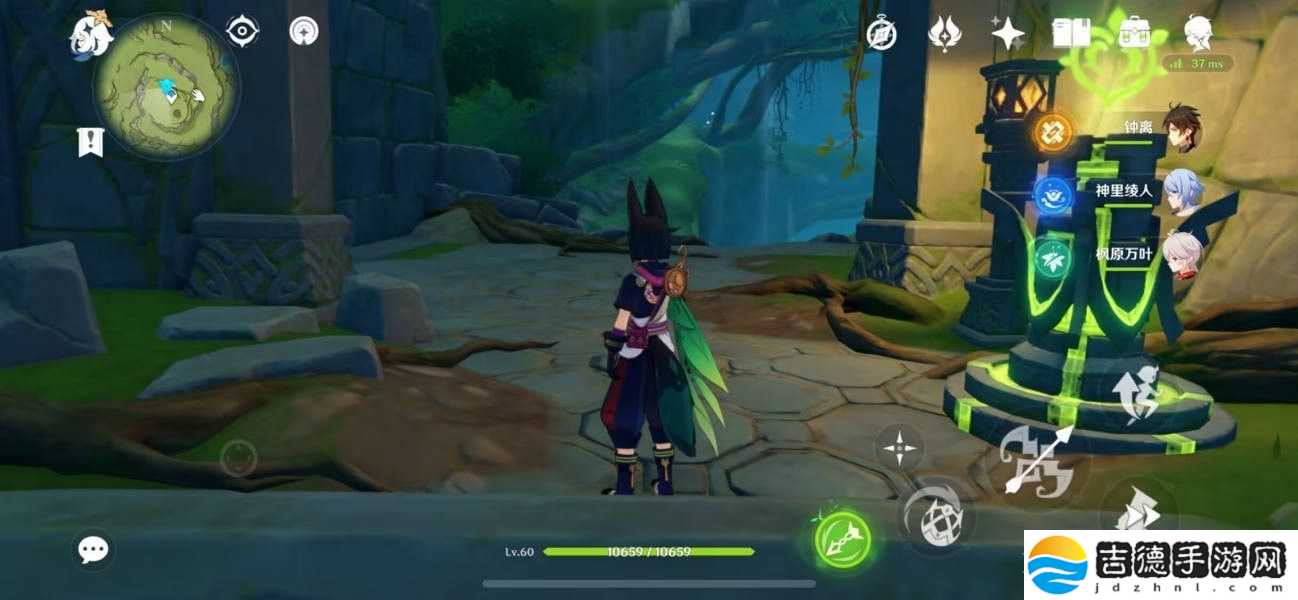Switch to party member 枫原万叶
Viewport: 1298px width, 600px height.
point(1182,254)
